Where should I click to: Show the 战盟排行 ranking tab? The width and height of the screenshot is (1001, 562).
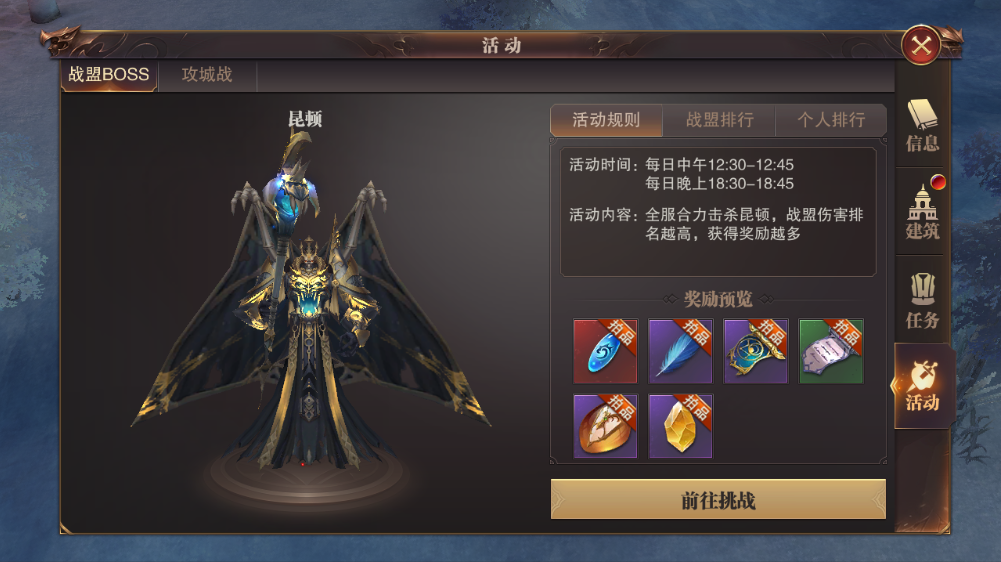719,120
